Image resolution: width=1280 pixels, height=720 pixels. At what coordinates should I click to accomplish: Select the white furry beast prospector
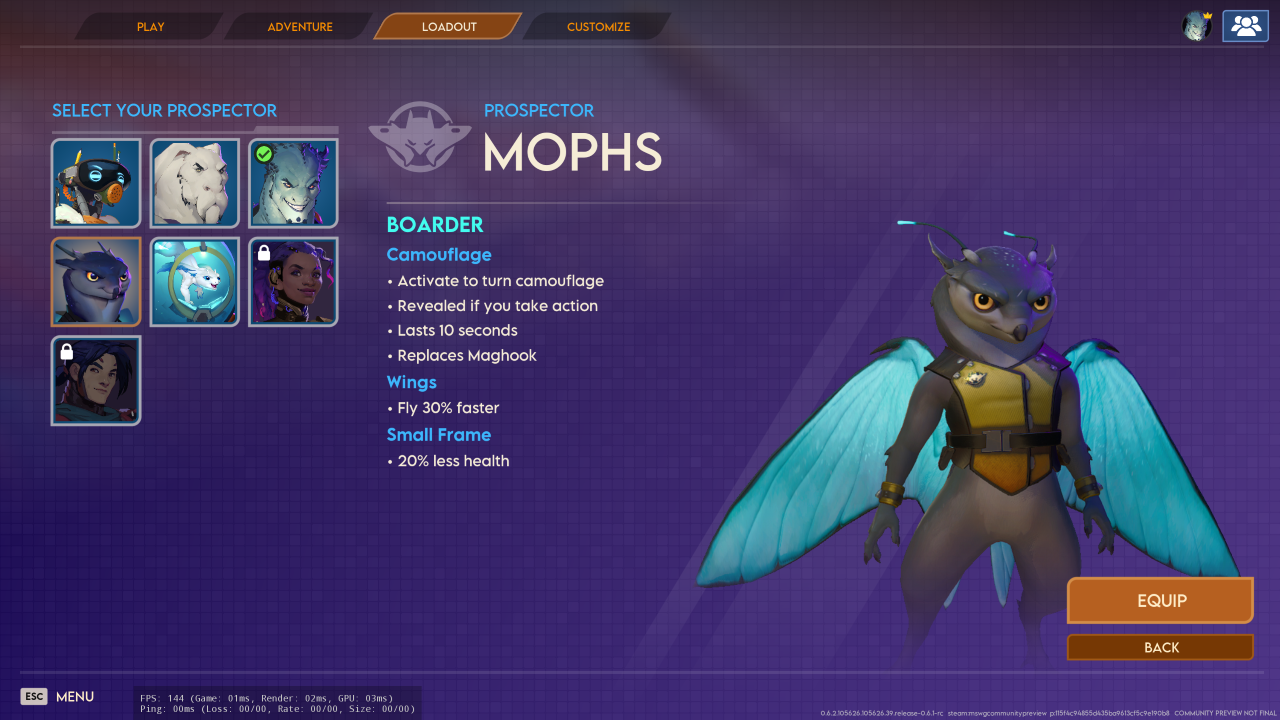(195, 184)
